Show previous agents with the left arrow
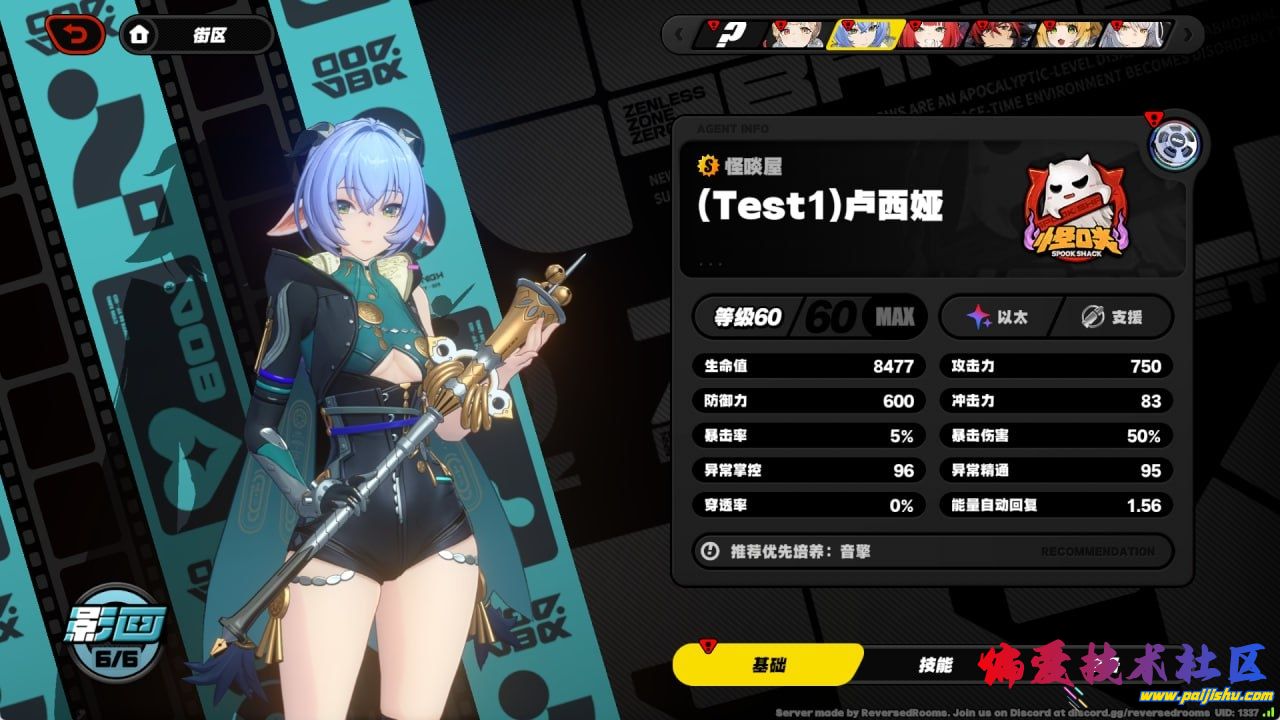The height and width of the screenshot is (720, 1280). [679, 35]
